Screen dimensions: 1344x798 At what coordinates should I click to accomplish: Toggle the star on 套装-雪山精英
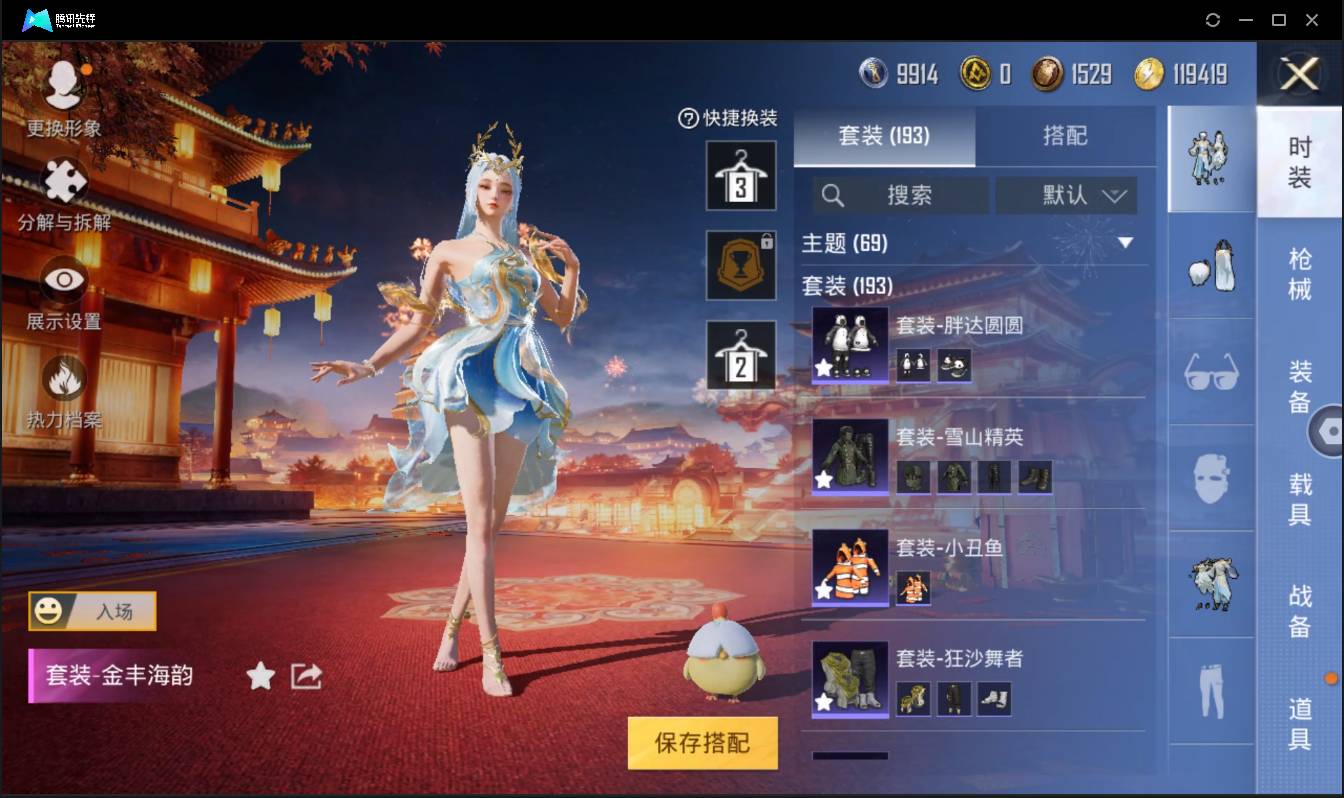[825, 477]
